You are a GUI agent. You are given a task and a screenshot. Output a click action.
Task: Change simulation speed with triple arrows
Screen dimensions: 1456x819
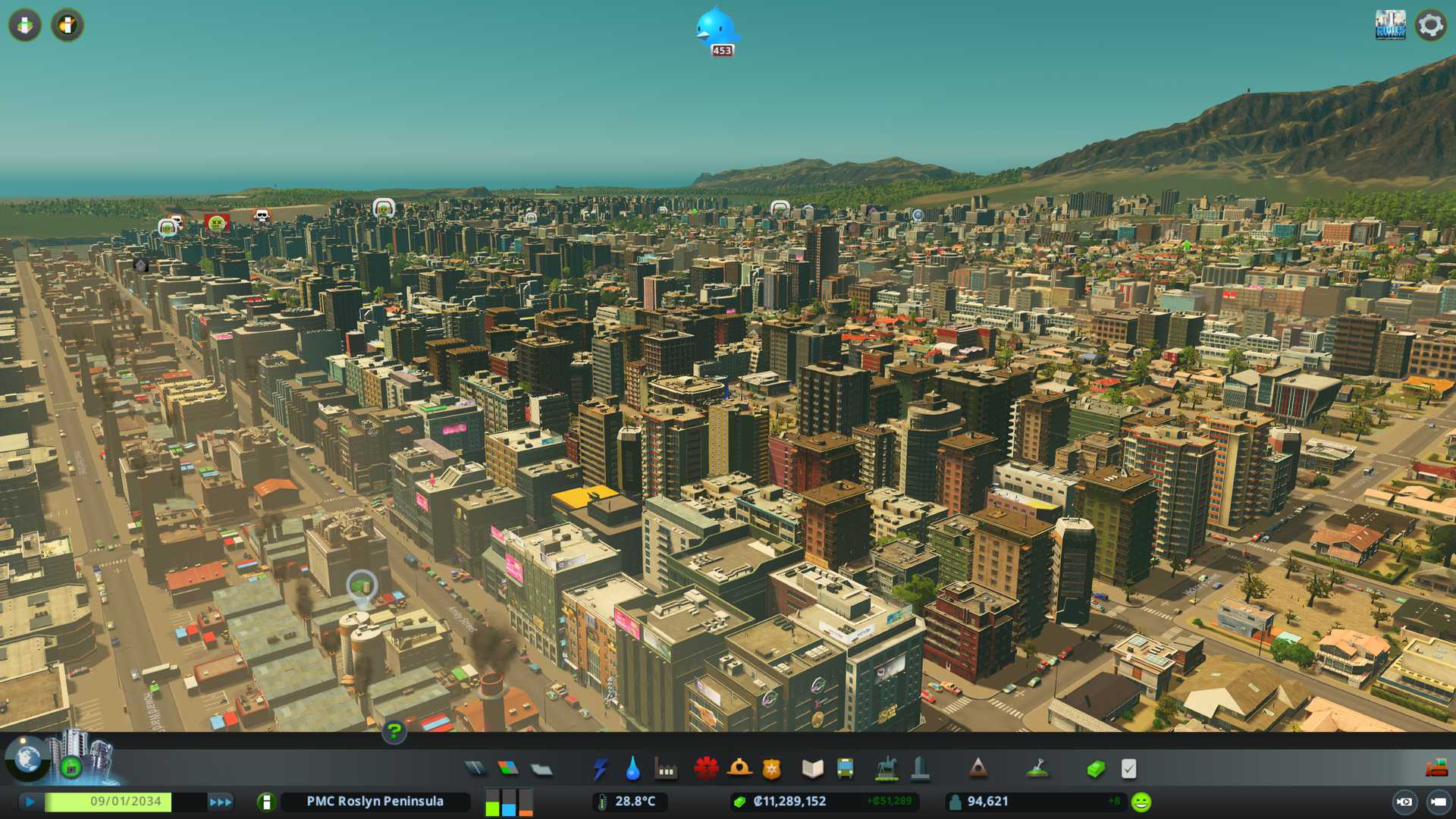pyautogui.click(x=220, y=802)
